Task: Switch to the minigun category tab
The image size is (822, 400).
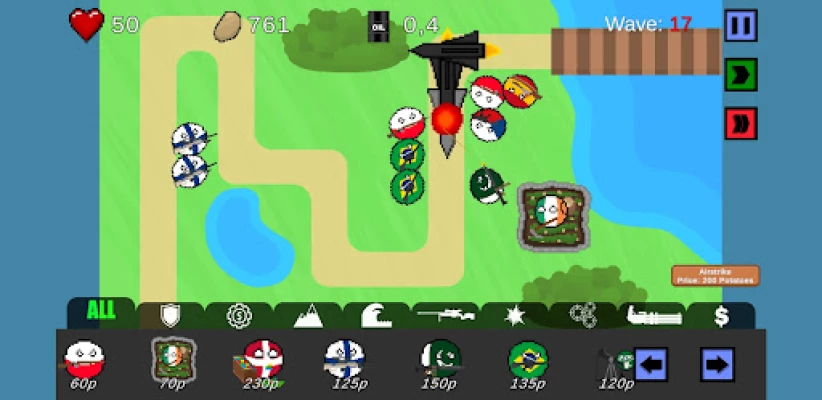Action: (x=652, y=316)
